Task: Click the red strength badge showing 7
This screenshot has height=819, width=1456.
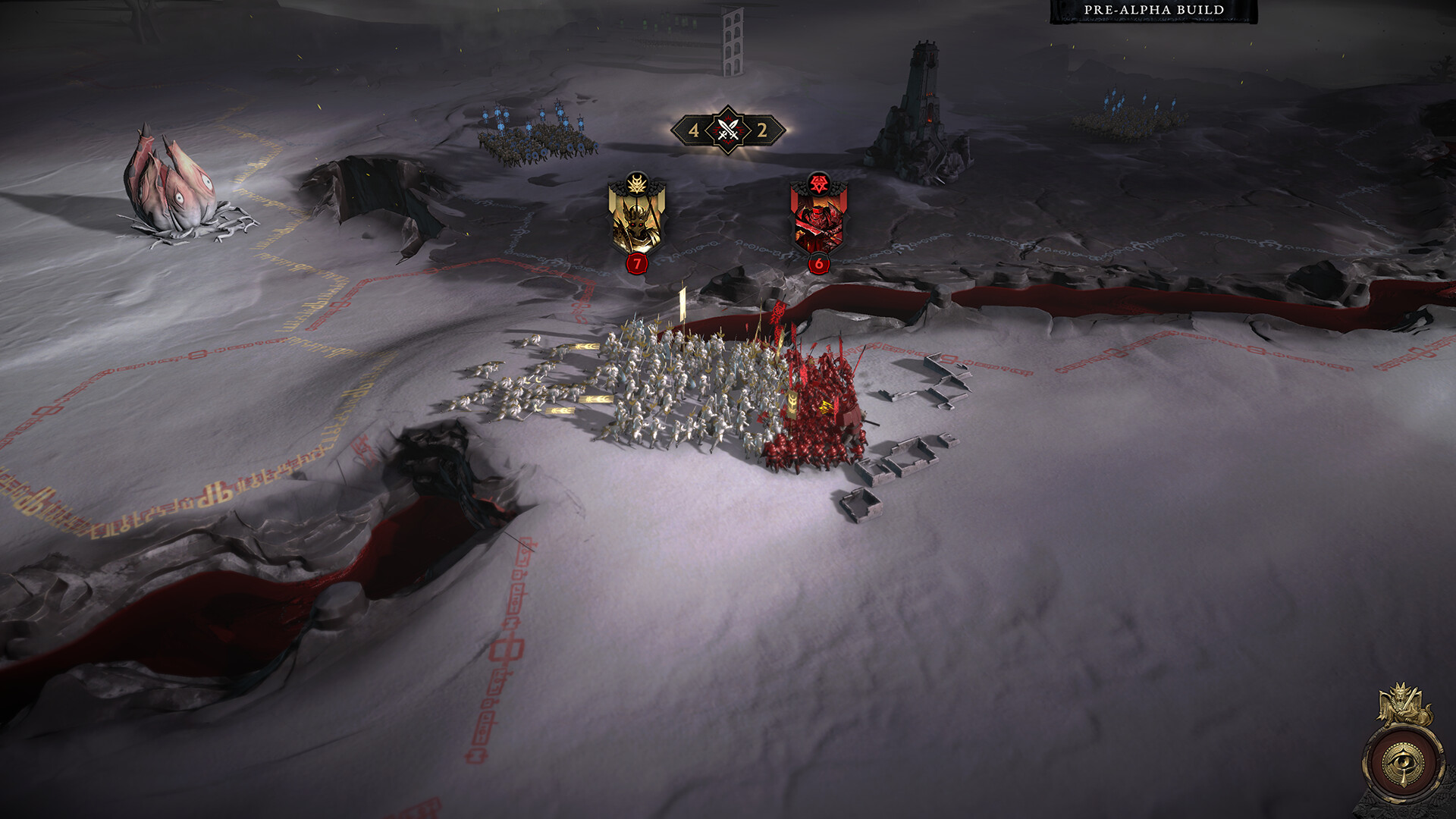Action: click(x=637, y=265)
